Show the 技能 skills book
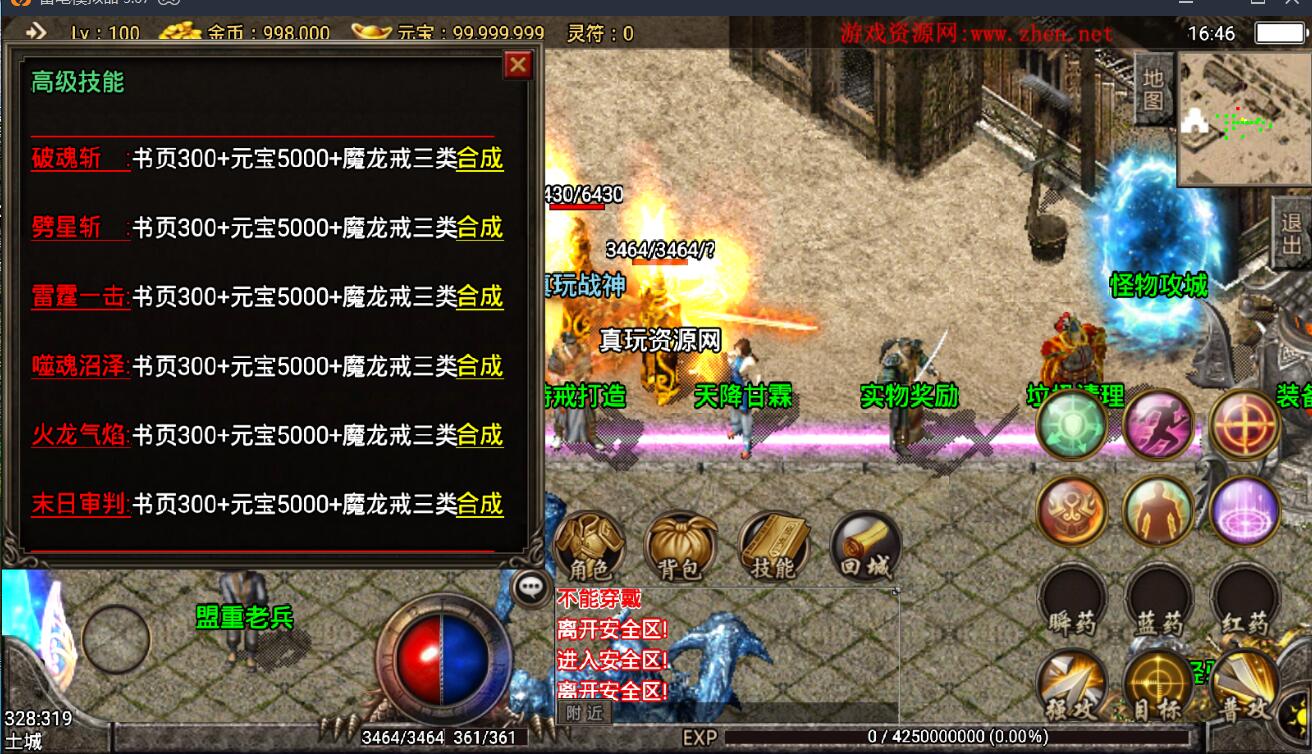Viewport: 1312px width, 754px height. pyautogui.click(x=773, y=546)
